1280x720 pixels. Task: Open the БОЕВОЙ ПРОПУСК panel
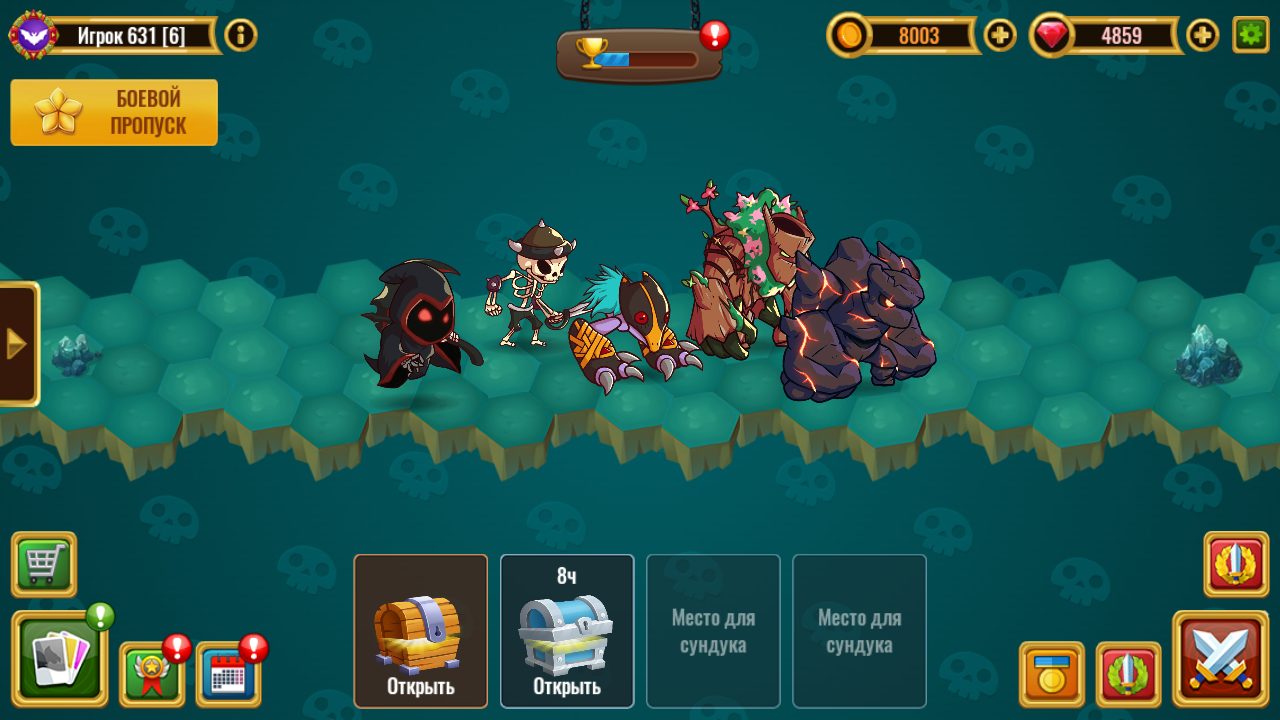[x=113, y=111]
